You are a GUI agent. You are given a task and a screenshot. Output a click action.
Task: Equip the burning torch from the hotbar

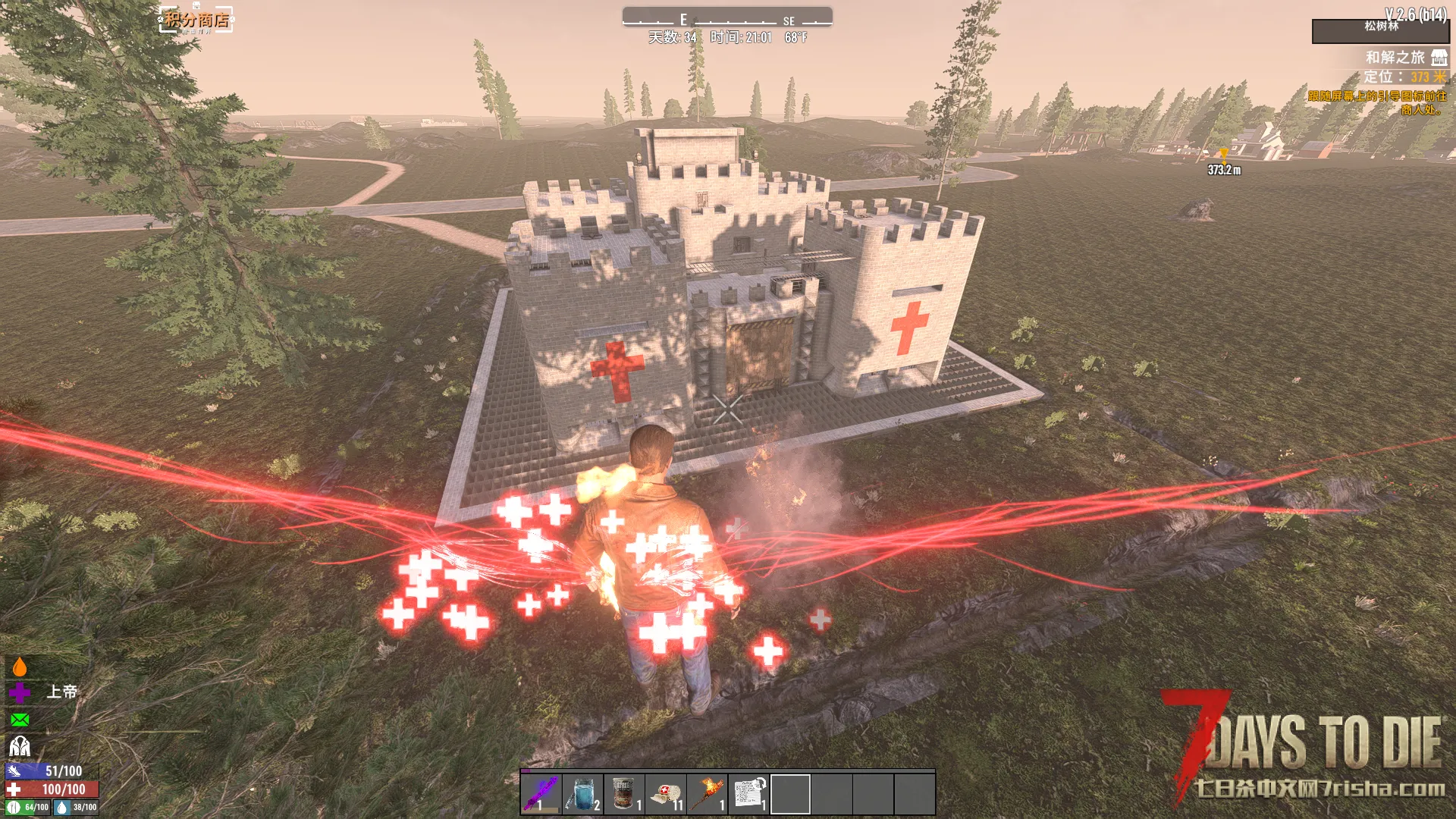tap(708, 793)
